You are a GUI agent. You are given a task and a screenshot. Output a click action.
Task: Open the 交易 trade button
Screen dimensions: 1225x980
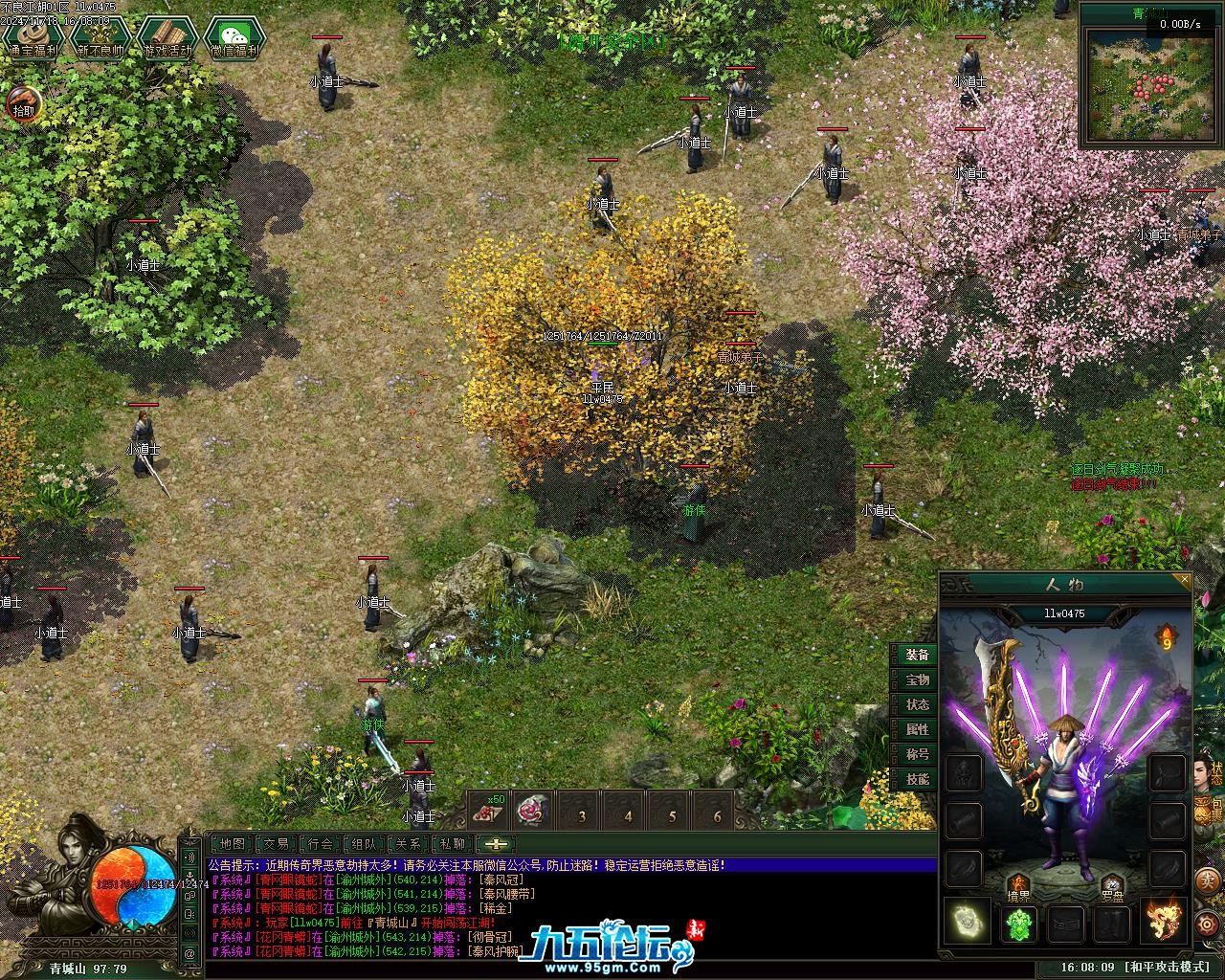tap(277, 844)
